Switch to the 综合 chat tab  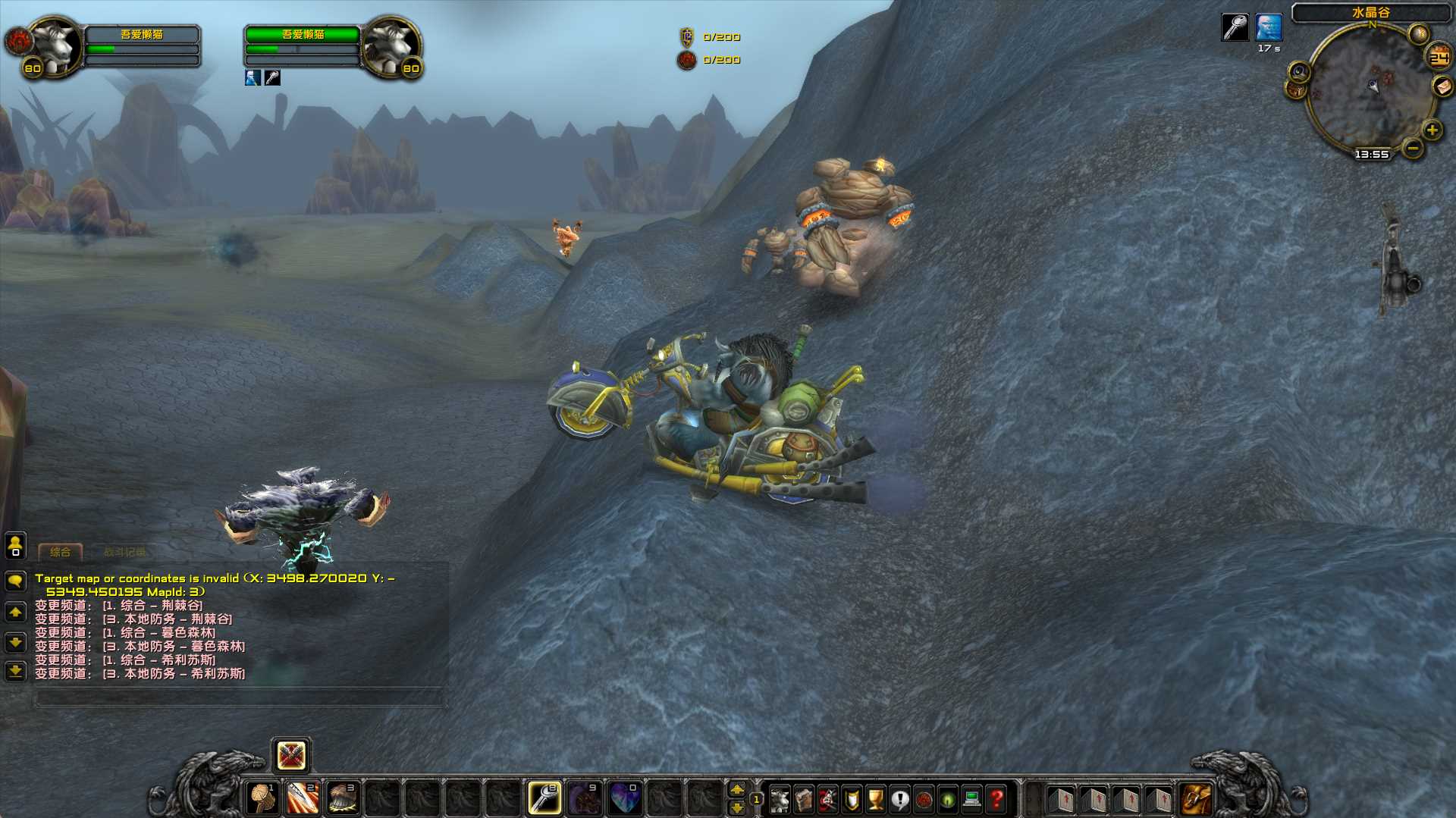(60, 552)
